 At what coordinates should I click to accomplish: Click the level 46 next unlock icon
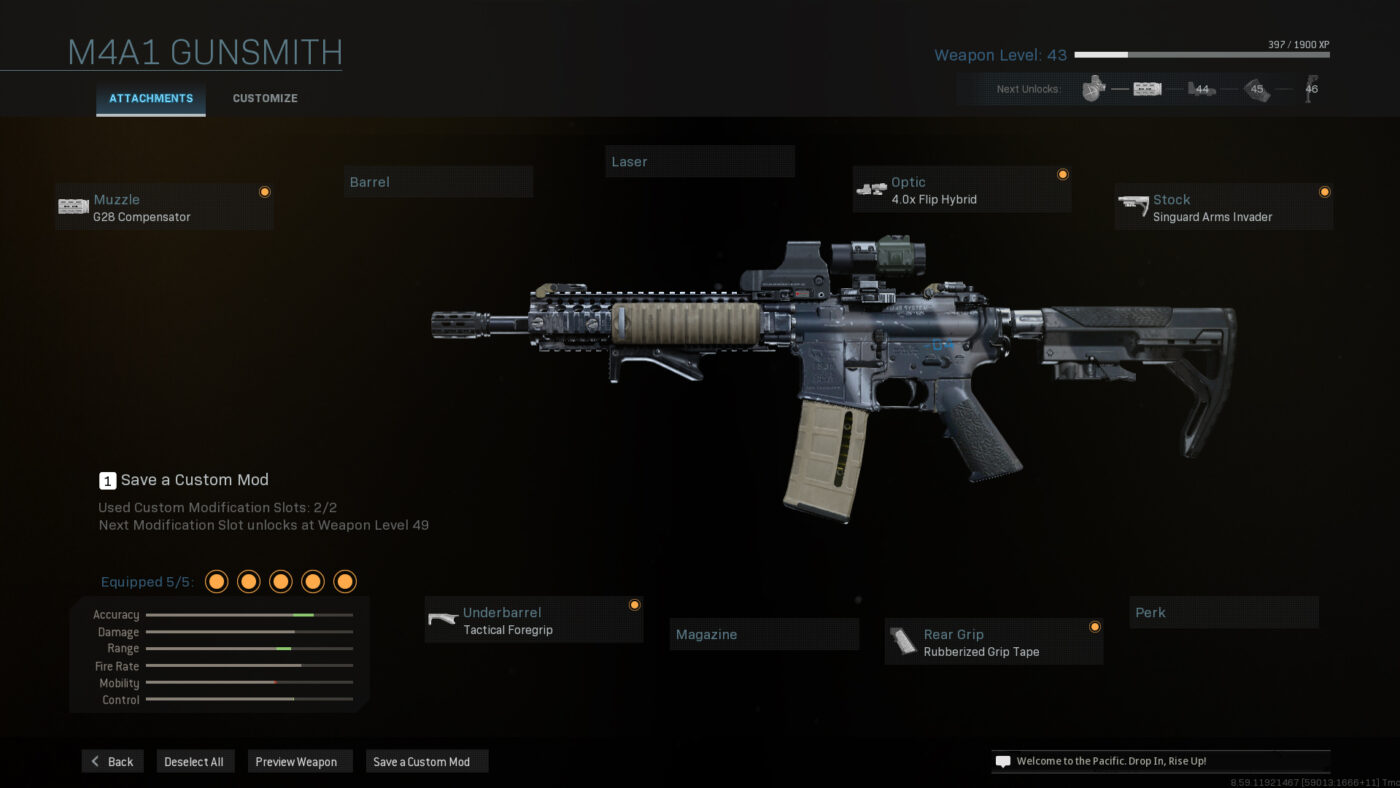(1310, 88)
